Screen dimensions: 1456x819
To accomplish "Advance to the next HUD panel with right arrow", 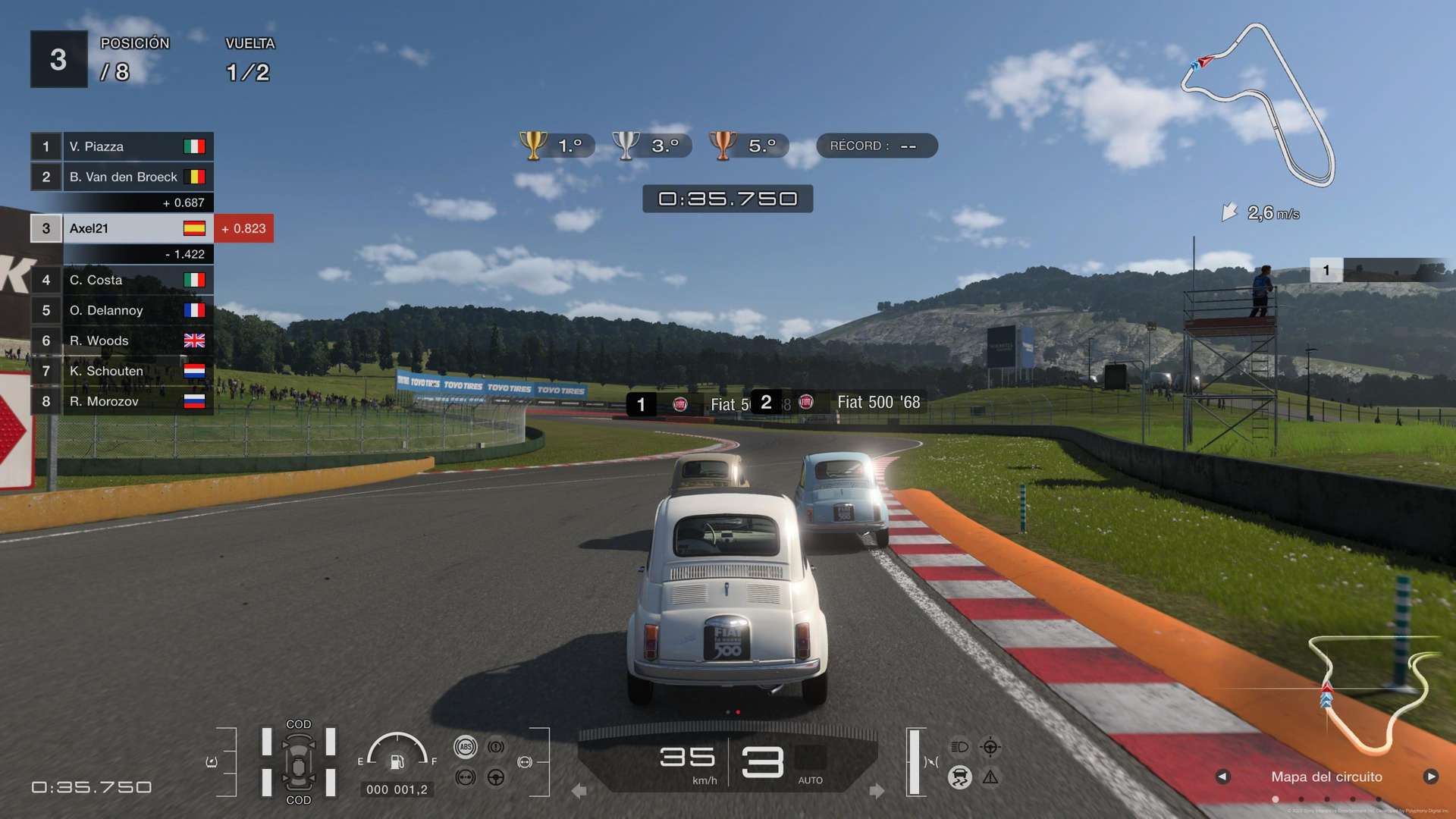I will click(x=1431, y=777).
